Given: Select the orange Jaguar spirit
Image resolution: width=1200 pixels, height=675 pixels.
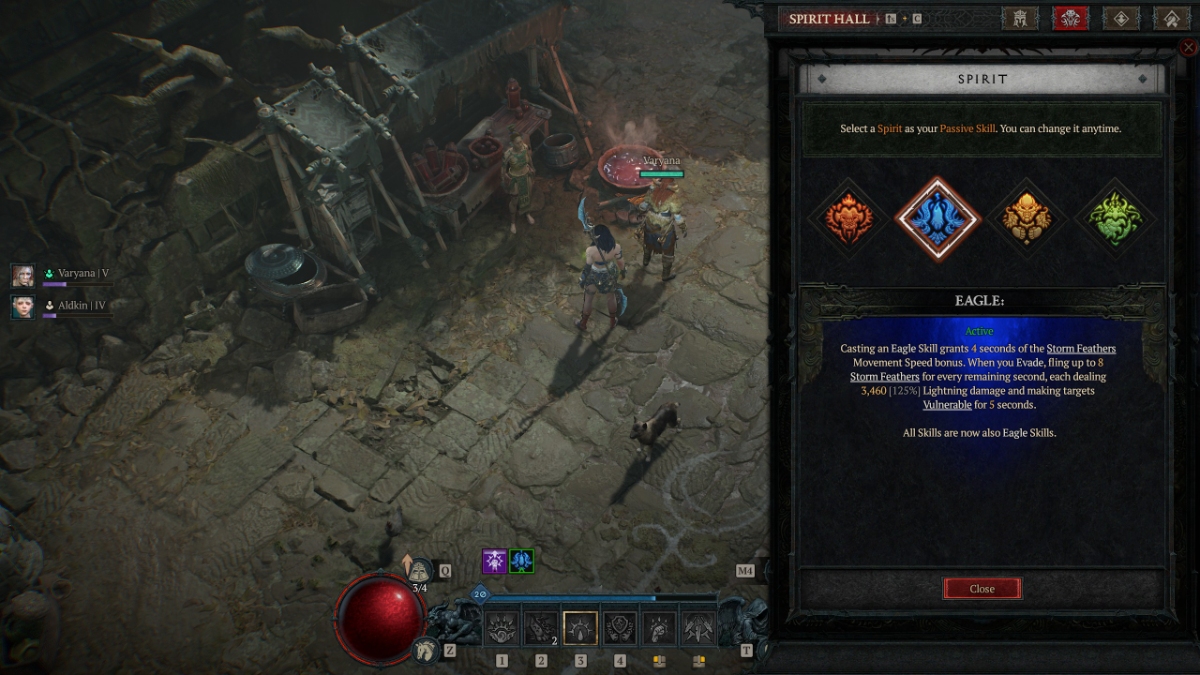Looking at the screenshot, I should pyautogui.click(x=848, y=218).
